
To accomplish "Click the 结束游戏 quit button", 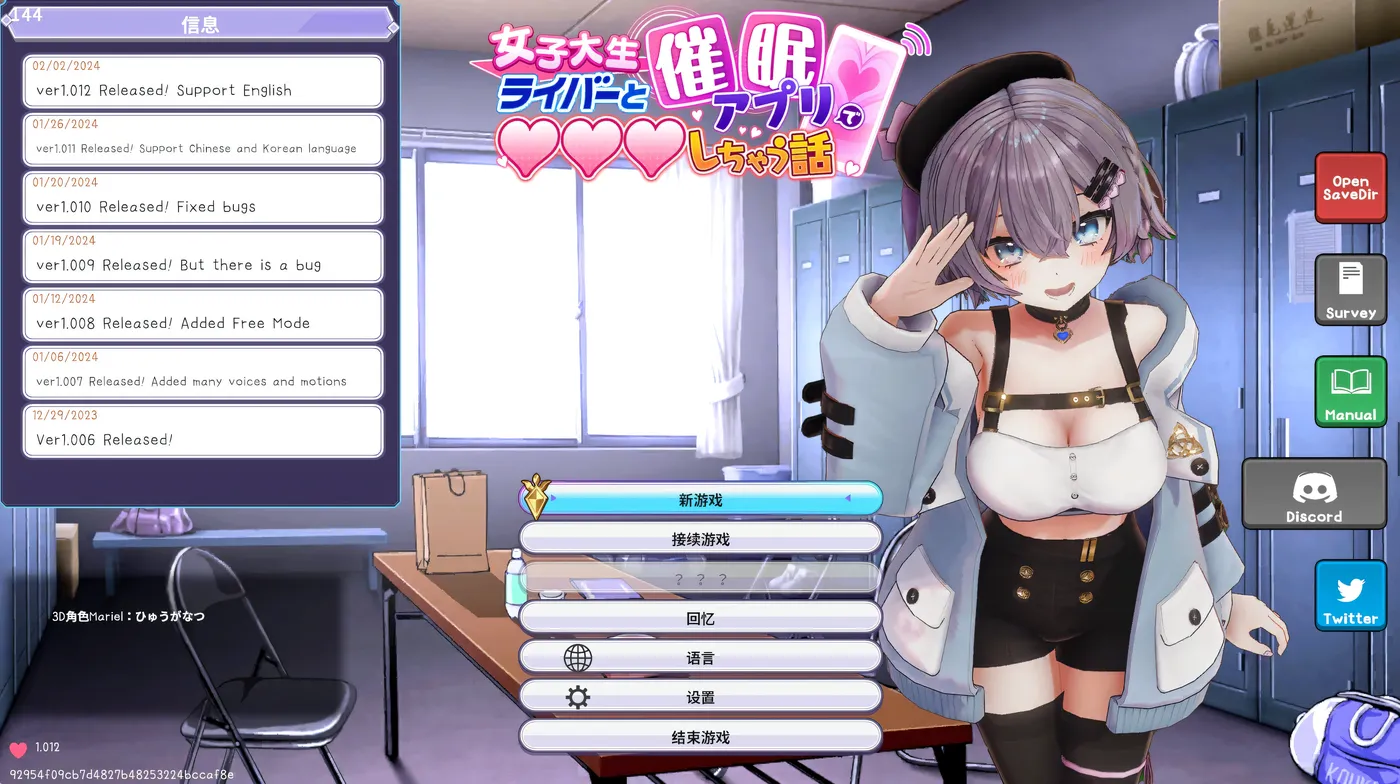I will [x=700, y=736].
